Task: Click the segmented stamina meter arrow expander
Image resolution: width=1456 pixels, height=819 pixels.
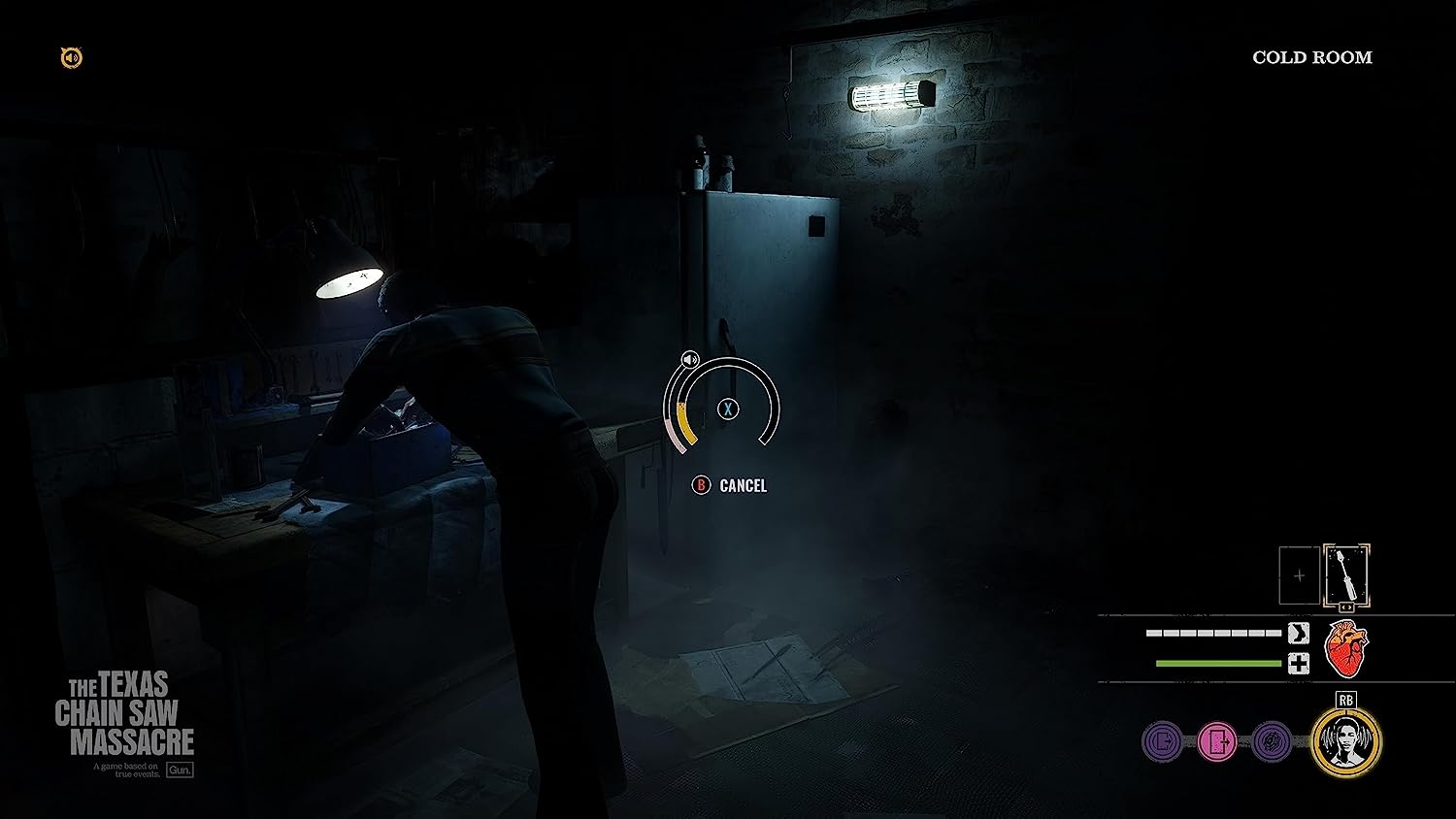Action: [1298, 632]
